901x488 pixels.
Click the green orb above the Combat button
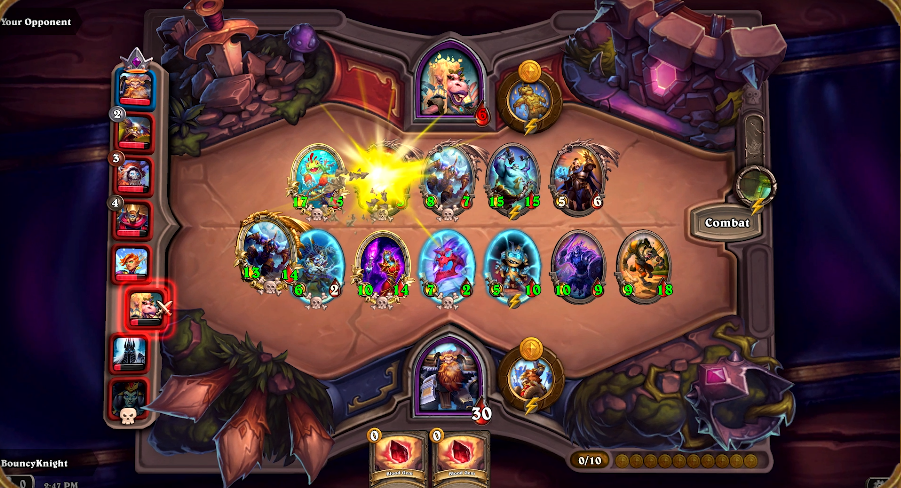755,185
